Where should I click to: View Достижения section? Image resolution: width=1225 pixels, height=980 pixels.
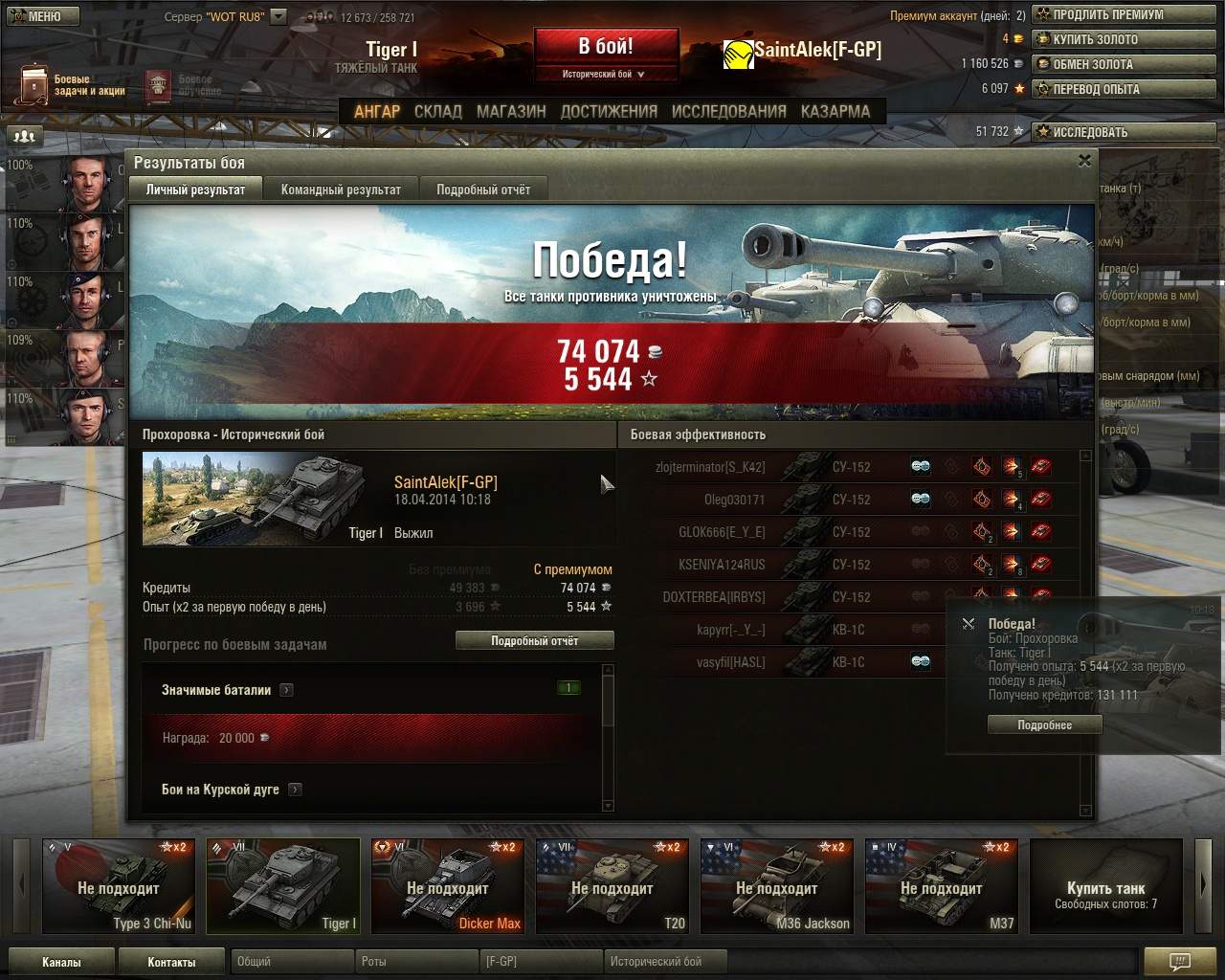[x=609, y=111]
